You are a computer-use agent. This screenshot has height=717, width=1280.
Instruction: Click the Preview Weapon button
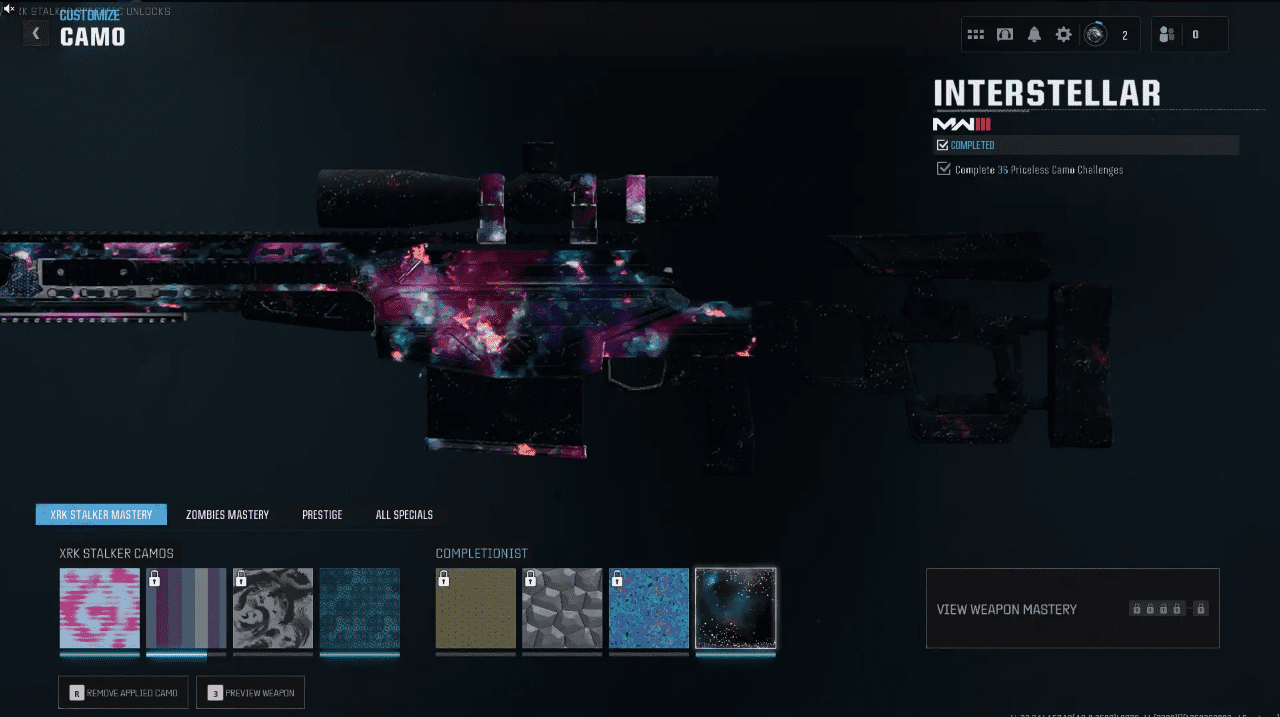(x=250, y=693)
